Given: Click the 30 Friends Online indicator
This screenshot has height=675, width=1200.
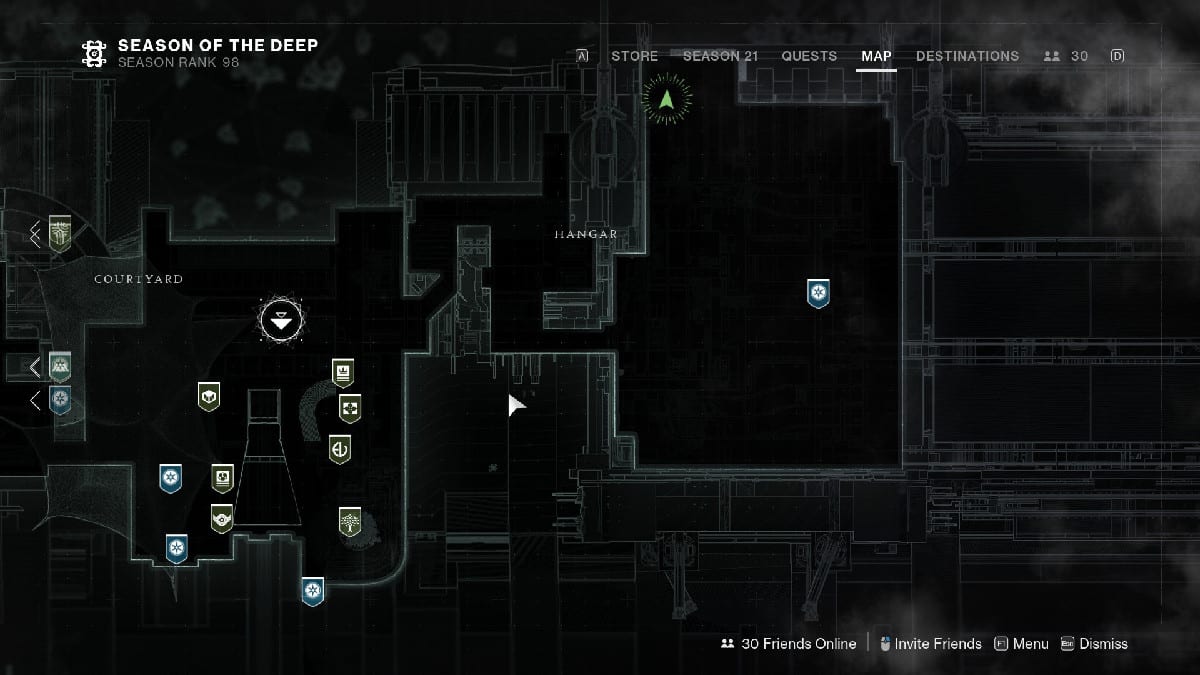Looking at the screenshot, I should click(788, 644).
